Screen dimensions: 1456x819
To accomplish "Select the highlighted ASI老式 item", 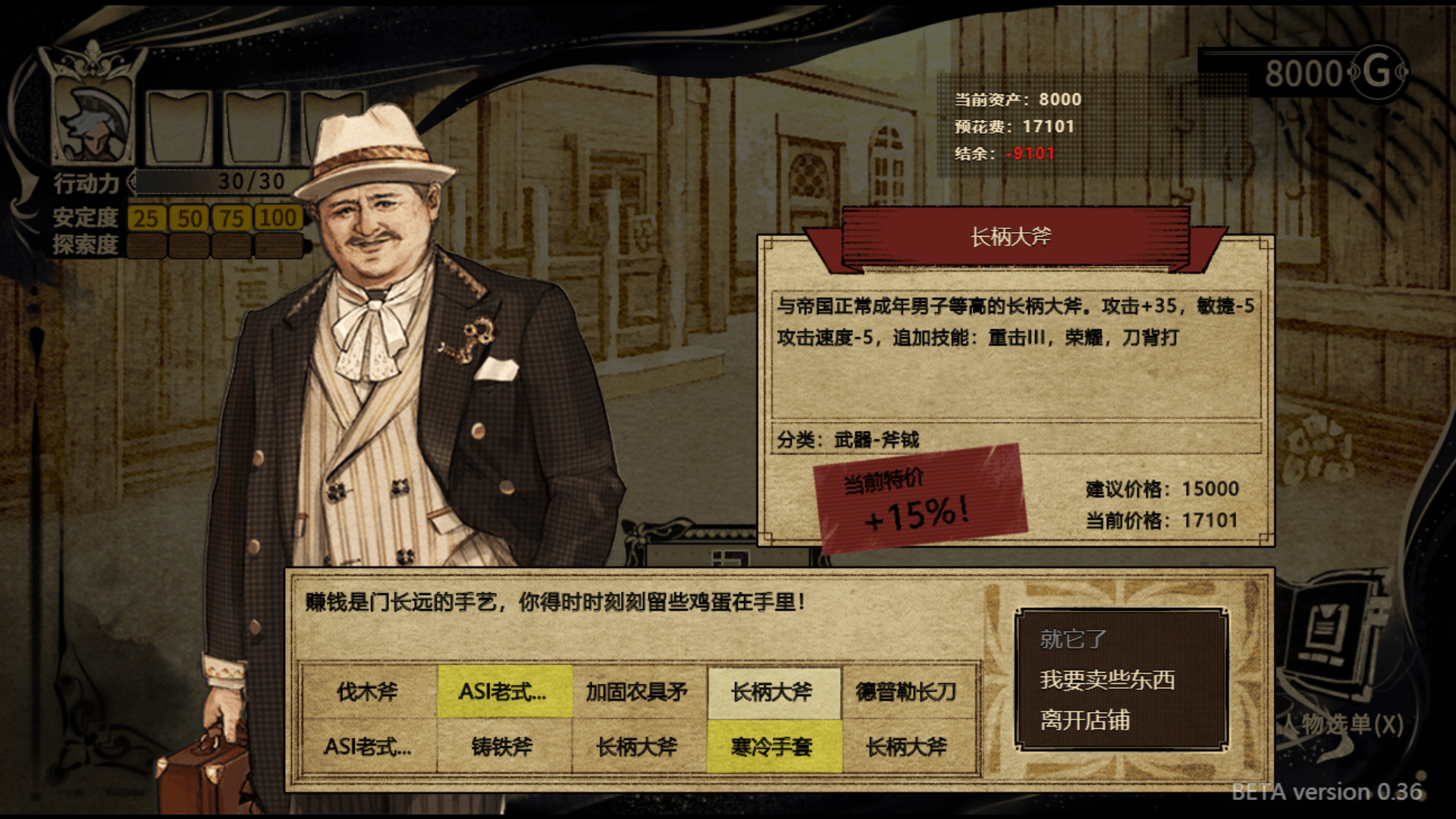I will tap(504, 692).
